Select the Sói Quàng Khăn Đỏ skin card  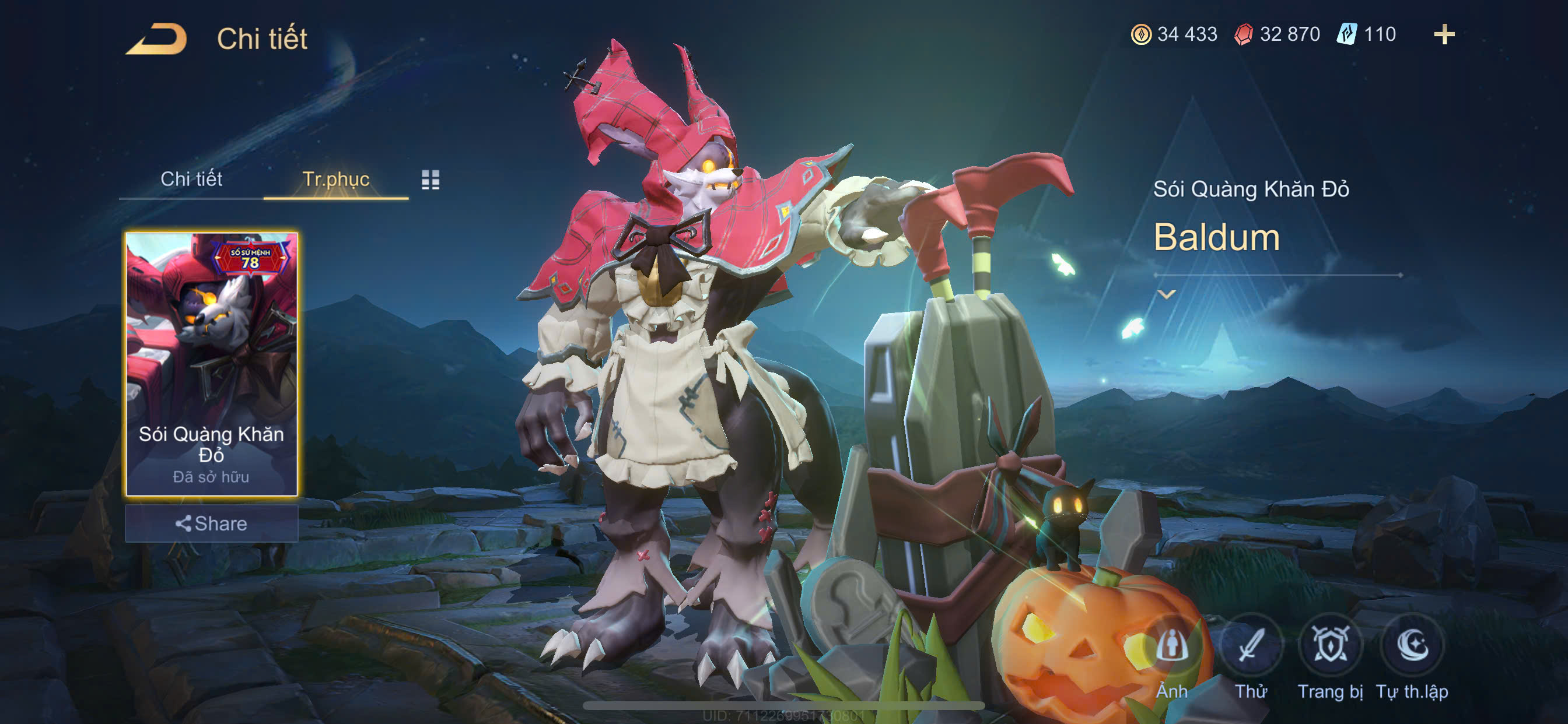click(211, 364)
